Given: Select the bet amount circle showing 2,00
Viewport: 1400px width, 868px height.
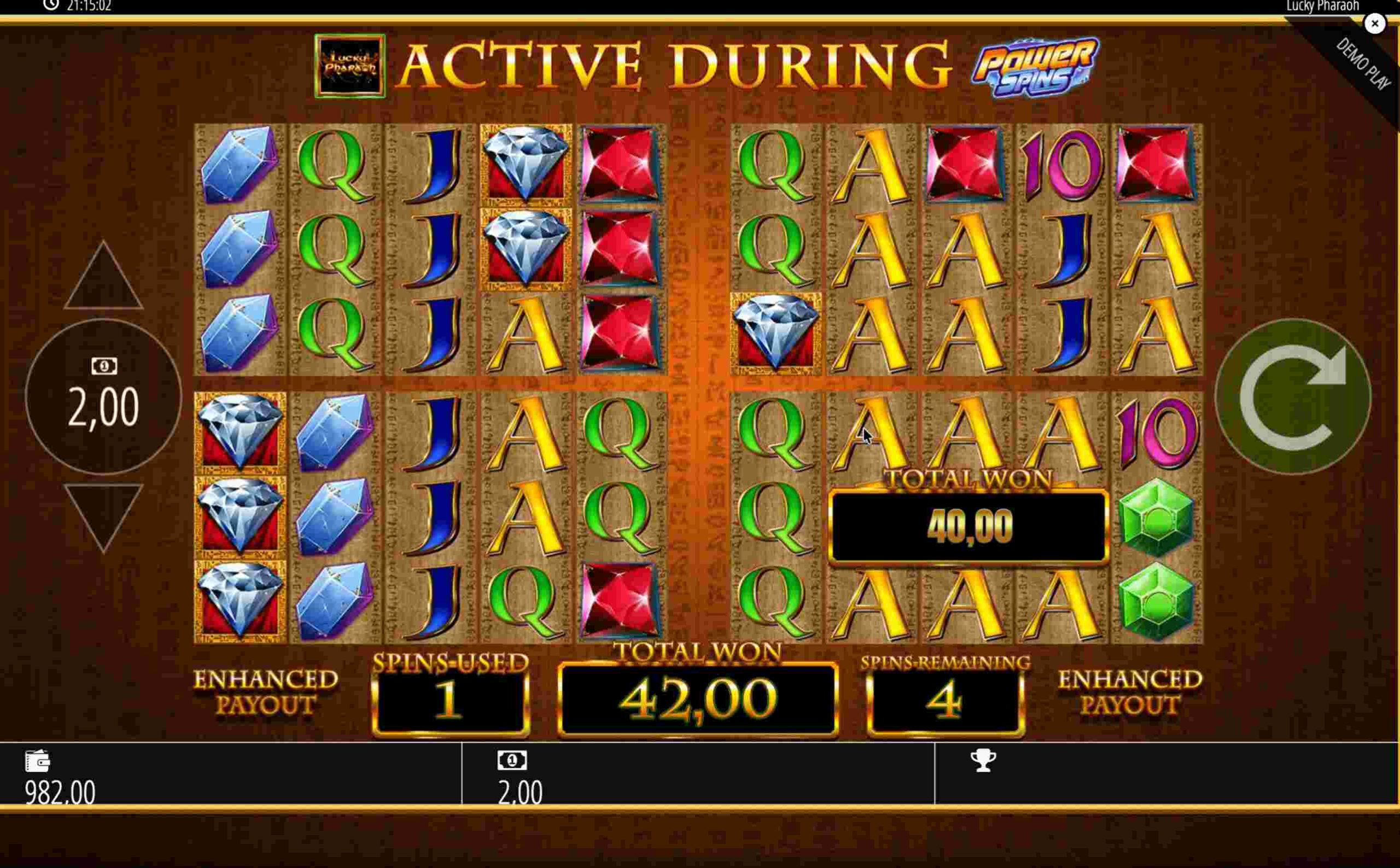Looking at the screenshot, I should tap(103, 397).
